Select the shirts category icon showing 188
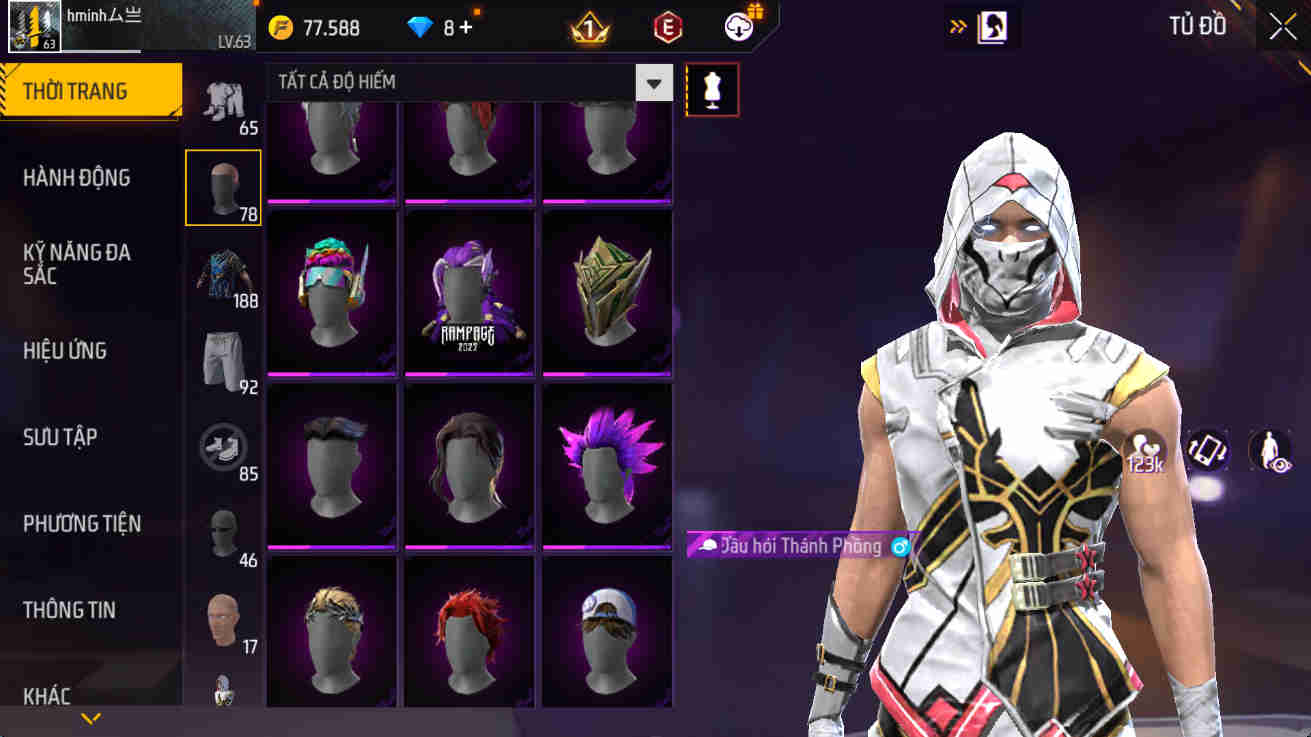 click(224, 268)
